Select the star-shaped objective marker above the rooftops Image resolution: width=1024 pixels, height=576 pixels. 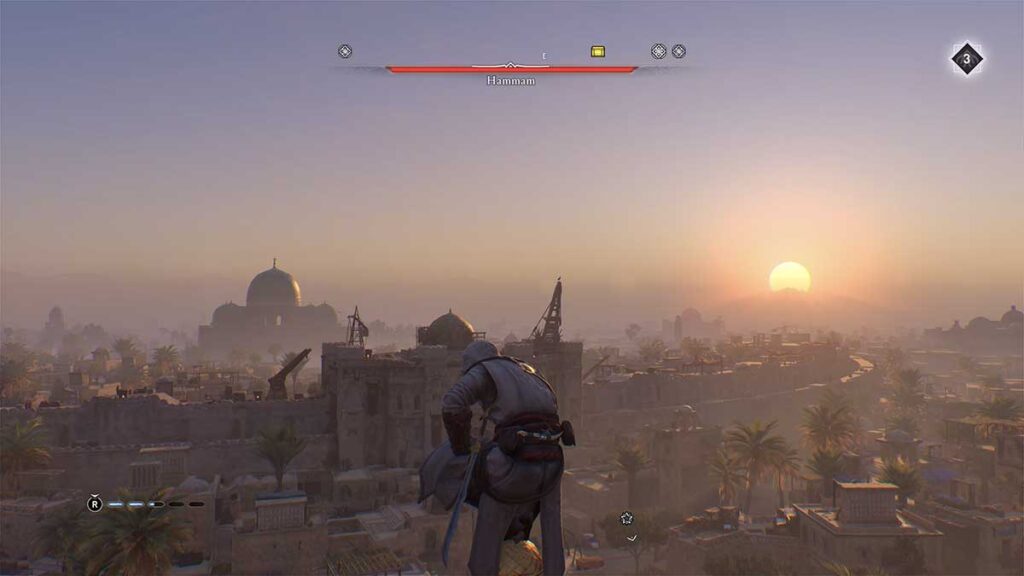[x=627, y=518]
